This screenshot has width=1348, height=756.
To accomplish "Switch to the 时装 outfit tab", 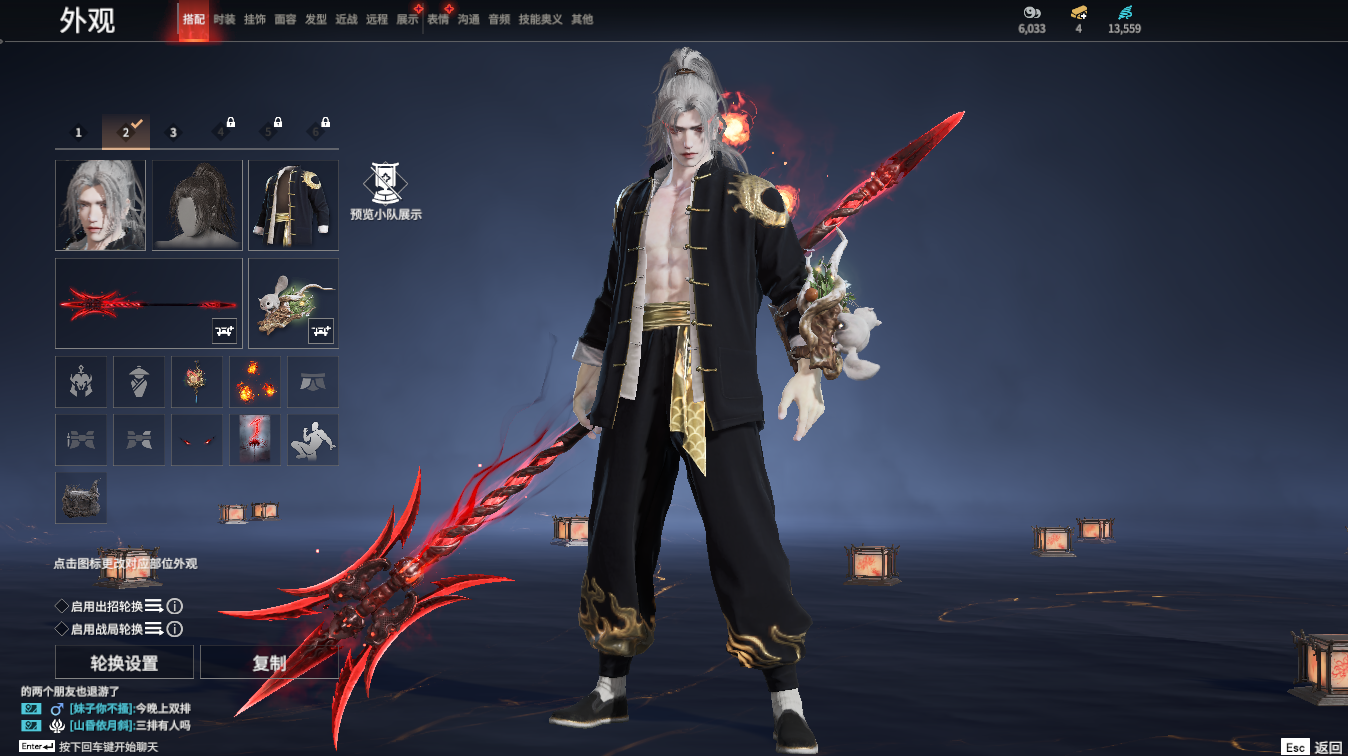I will pos(224,19).
